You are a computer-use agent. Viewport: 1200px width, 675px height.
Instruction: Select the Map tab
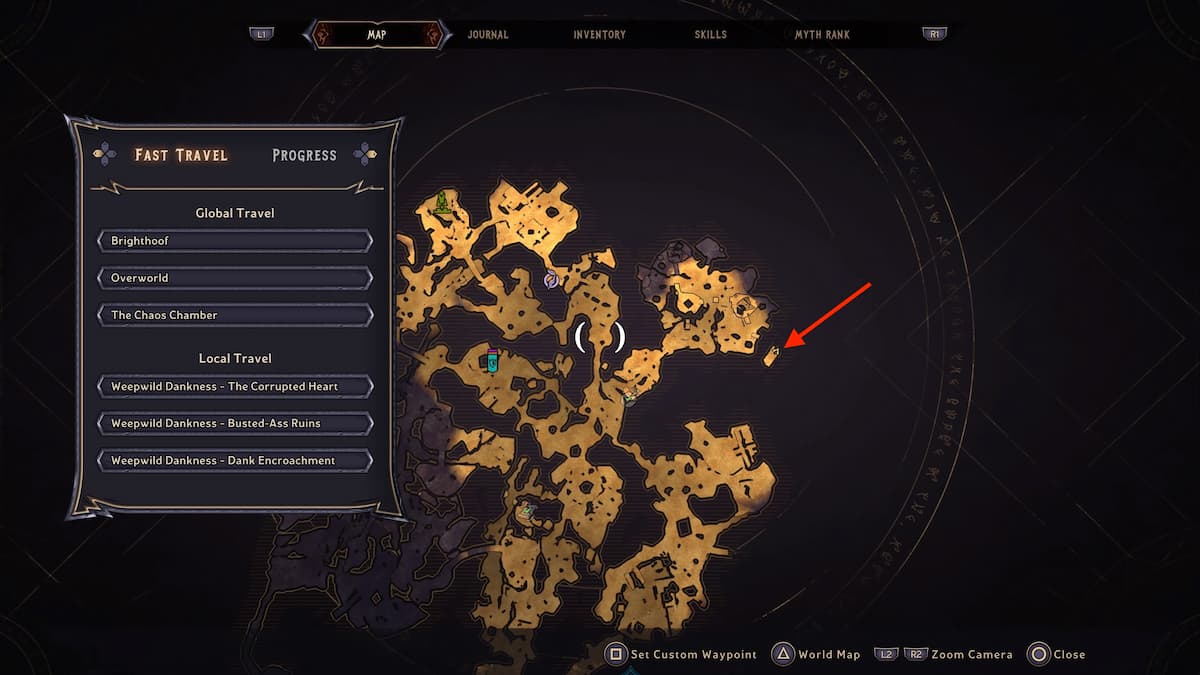point(376,34)
